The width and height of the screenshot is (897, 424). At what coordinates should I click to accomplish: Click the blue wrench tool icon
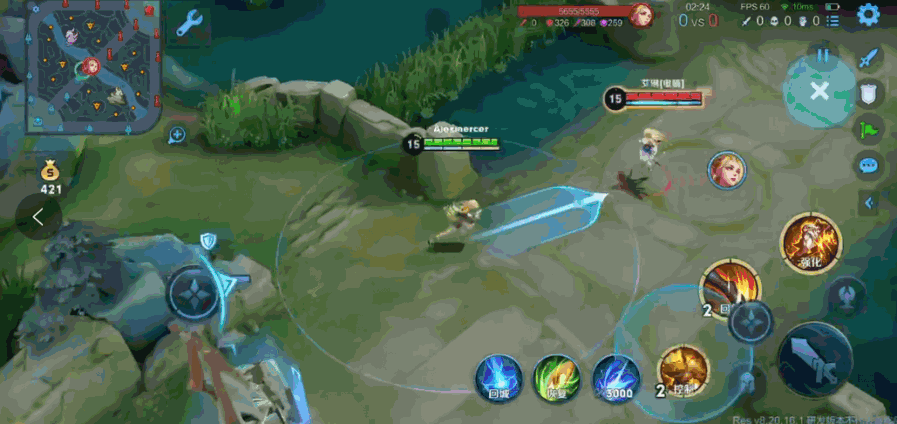point(190,24)
